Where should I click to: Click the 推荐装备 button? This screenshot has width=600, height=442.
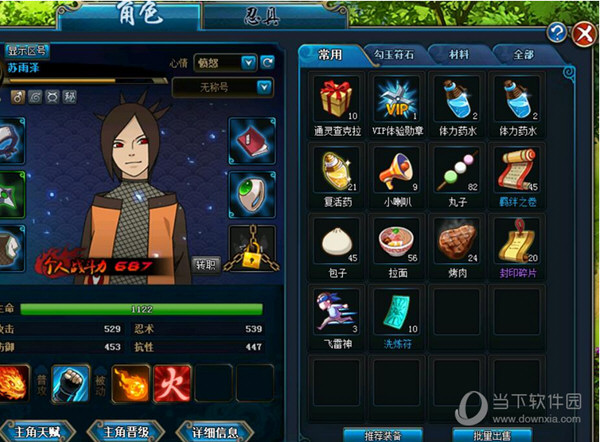pyautogui.click(x=380, y=435)
